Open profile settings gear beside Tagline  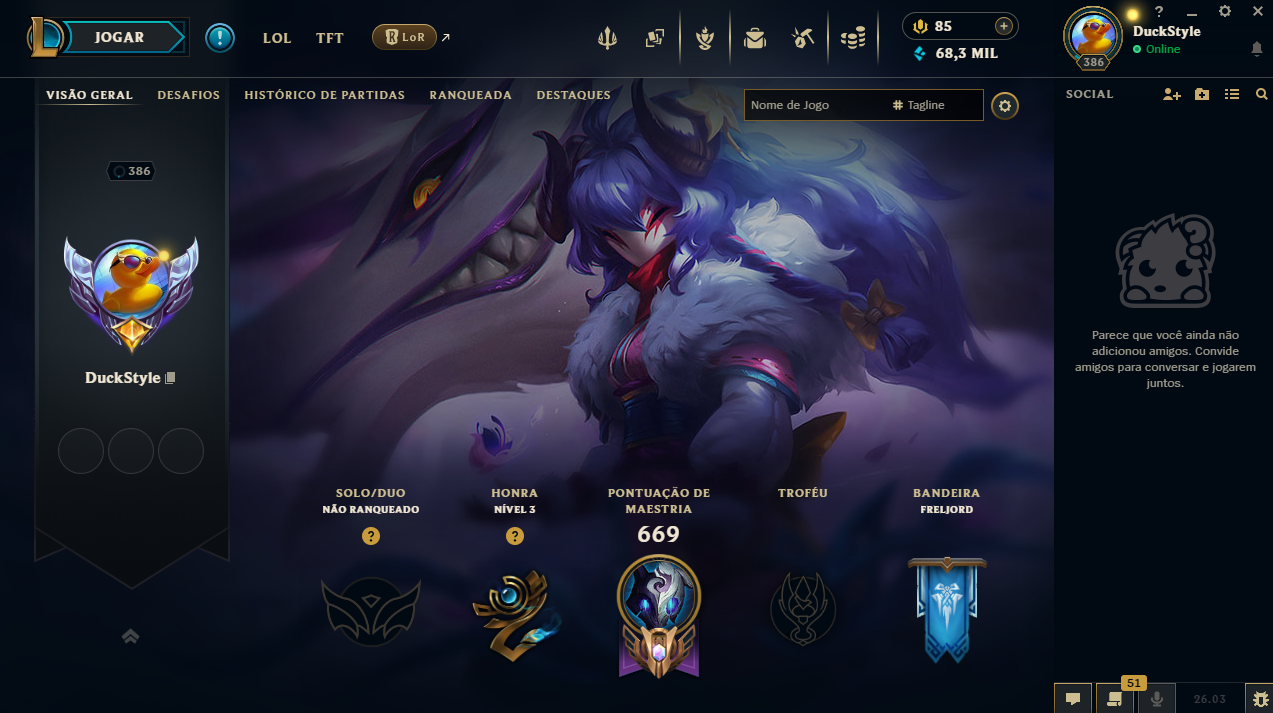tap(1005, 105)
